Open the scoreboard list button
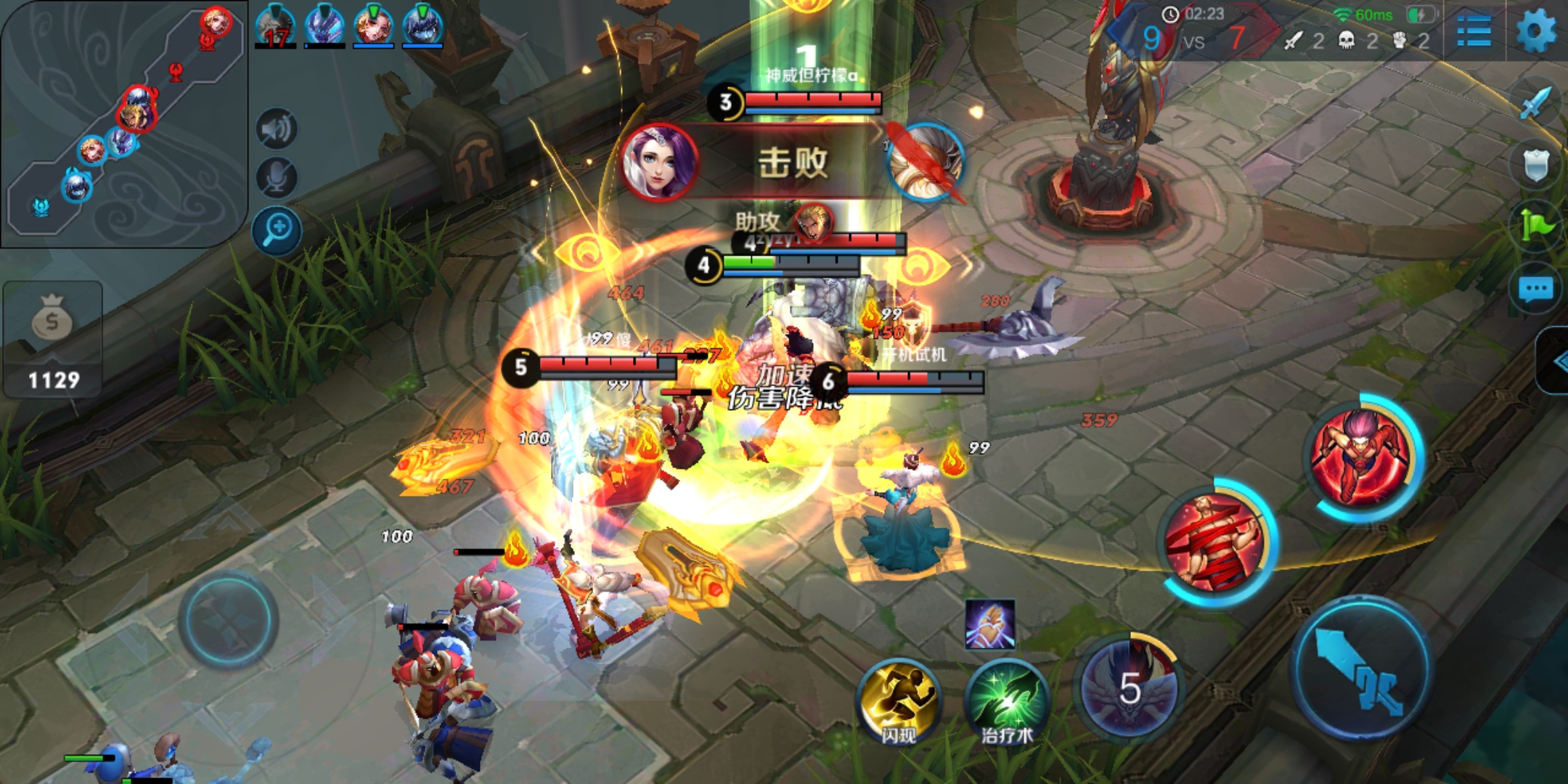Screen dimensions: 1568x784 (1474, 32)
